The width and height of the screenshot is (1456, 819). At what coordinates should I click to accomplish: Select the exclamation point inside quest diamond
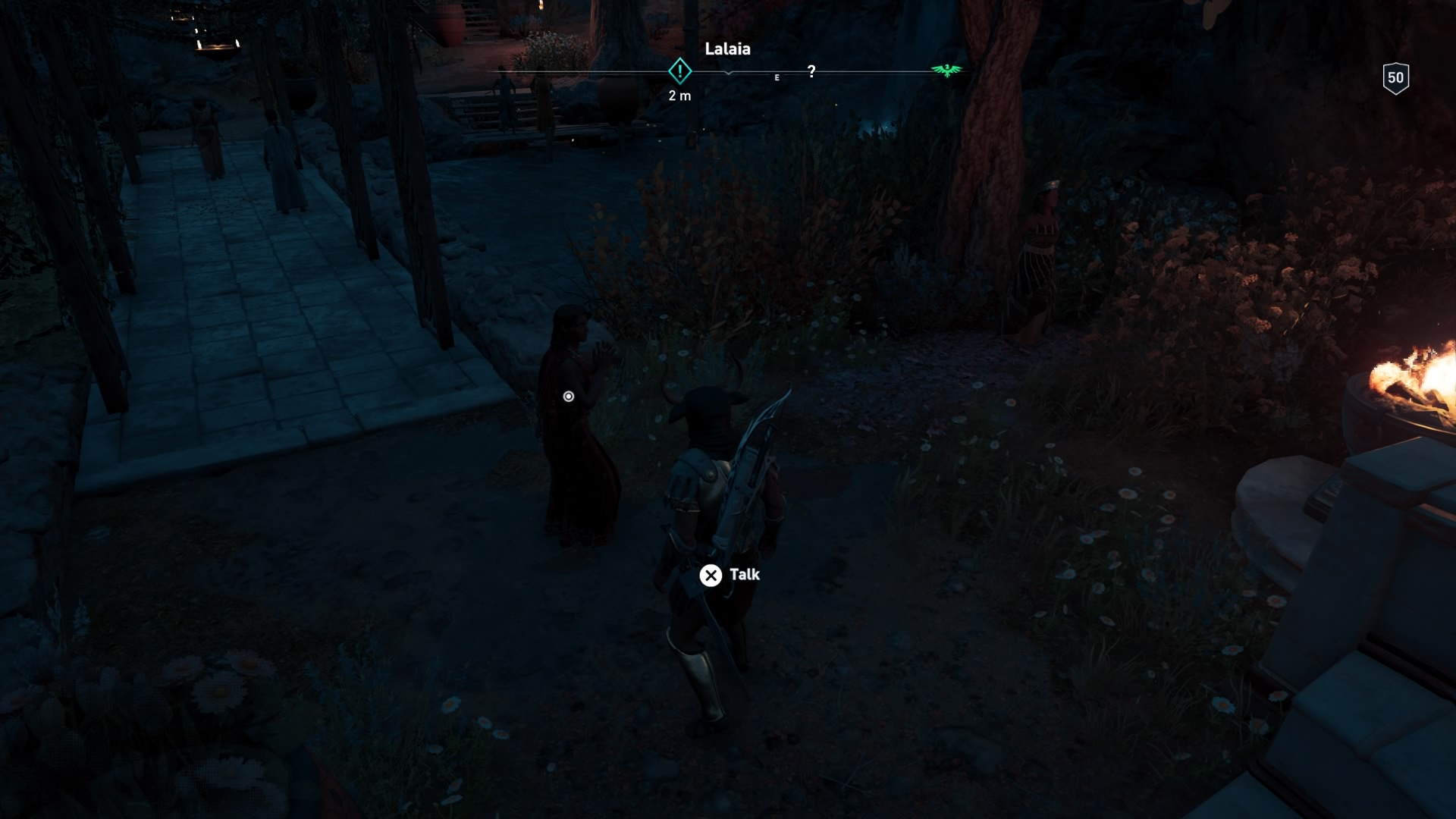[679, 71]
